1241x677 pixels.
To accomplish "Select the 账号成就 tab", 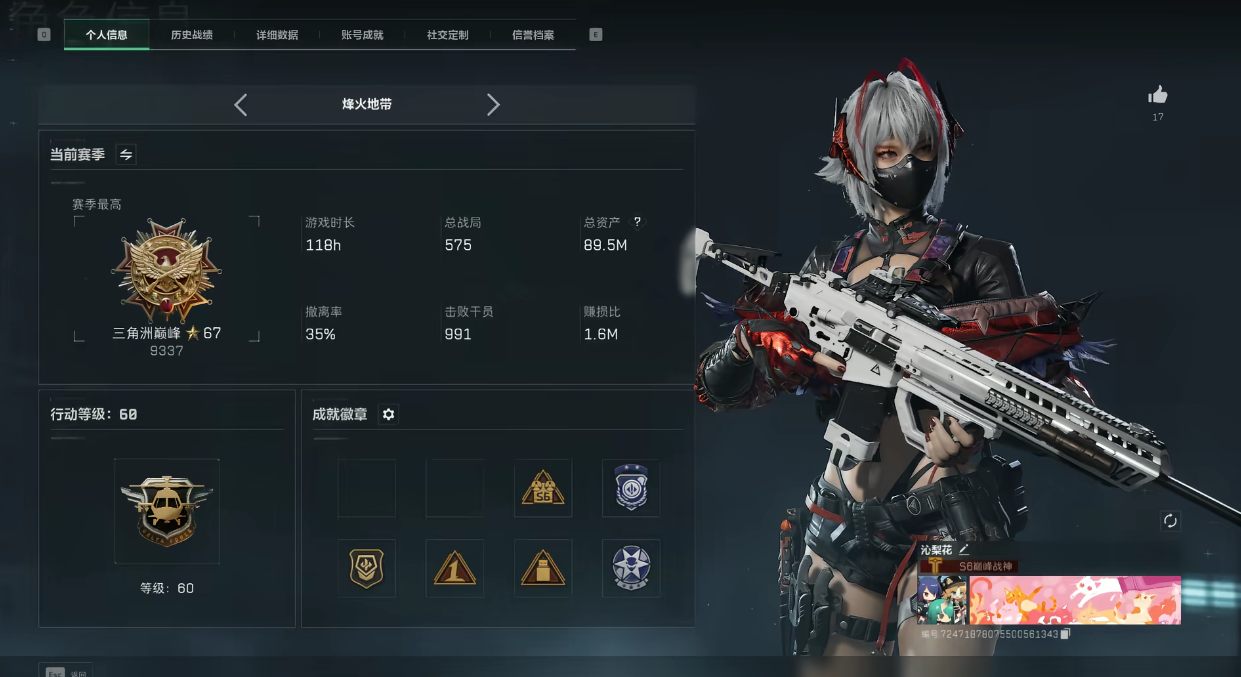I will [362, 35].
